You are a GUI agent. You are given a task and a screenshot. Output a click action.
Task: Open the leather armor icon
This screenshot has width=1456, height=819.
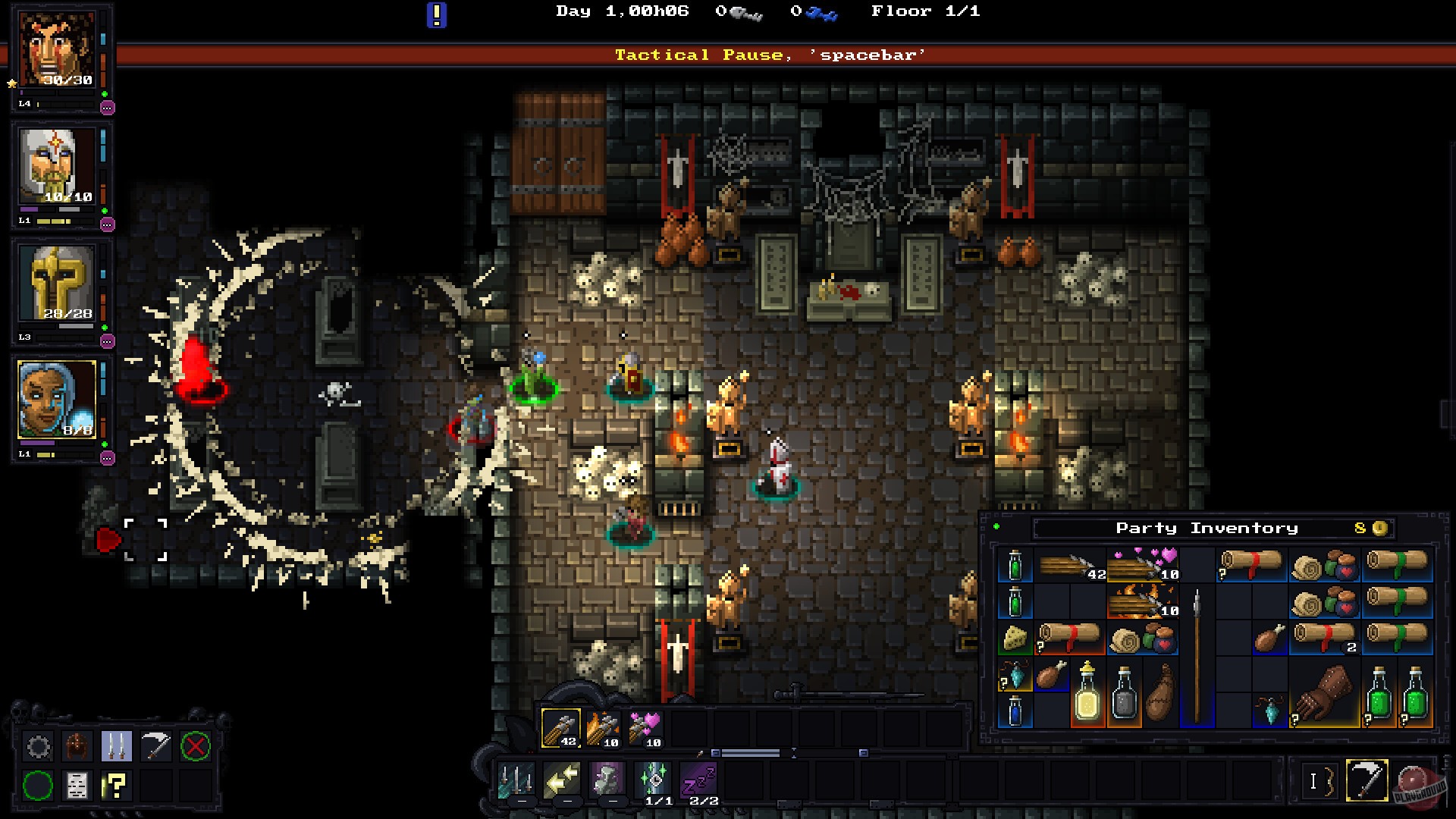click(x=77, y=746)
